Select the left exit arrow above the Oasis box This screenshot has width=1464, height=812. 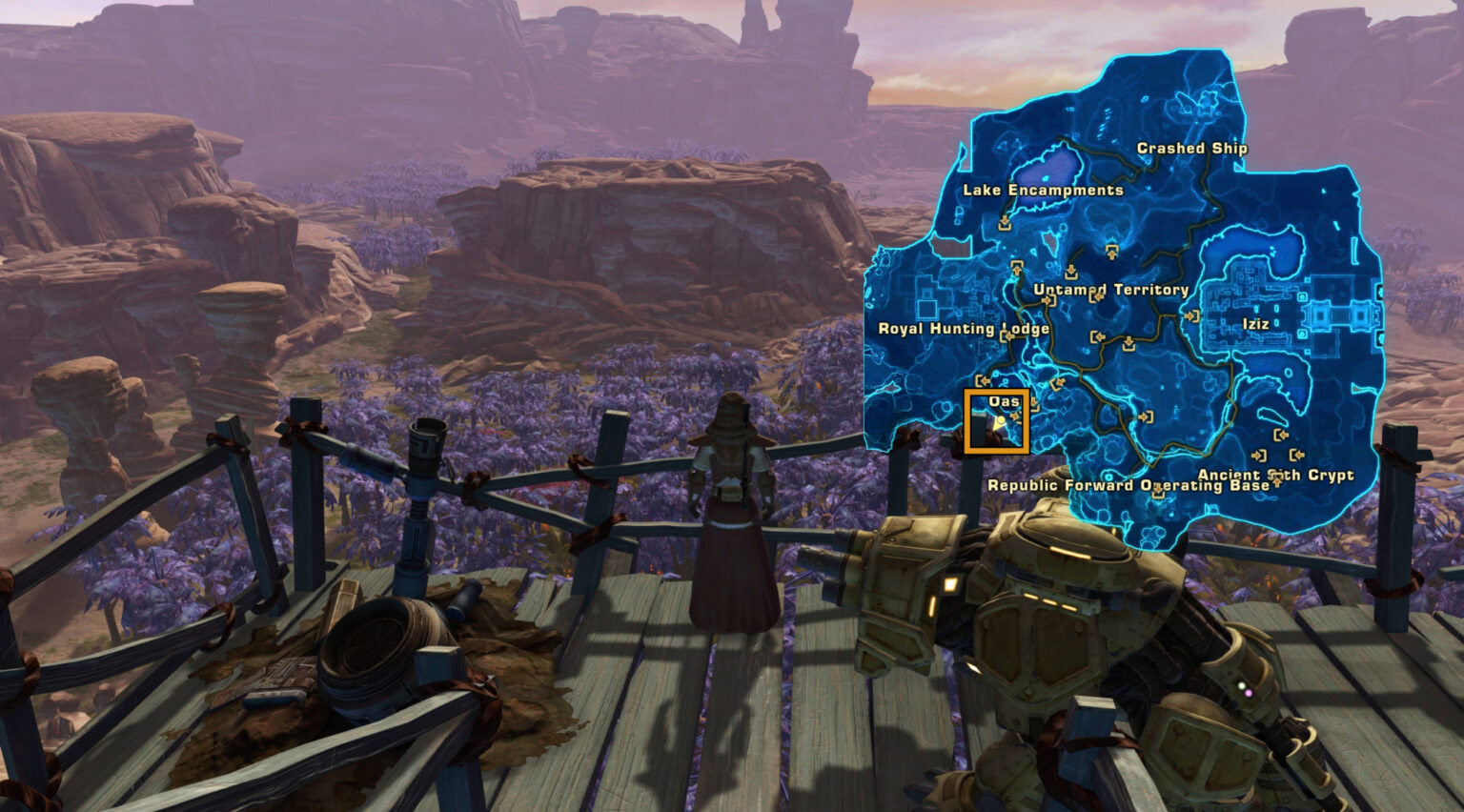[983, 382]
